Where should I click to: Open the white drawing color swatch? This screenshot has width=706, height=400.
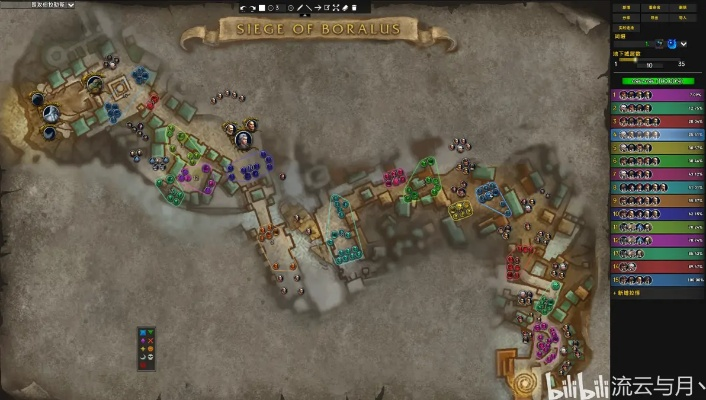(x=263, y=8)
